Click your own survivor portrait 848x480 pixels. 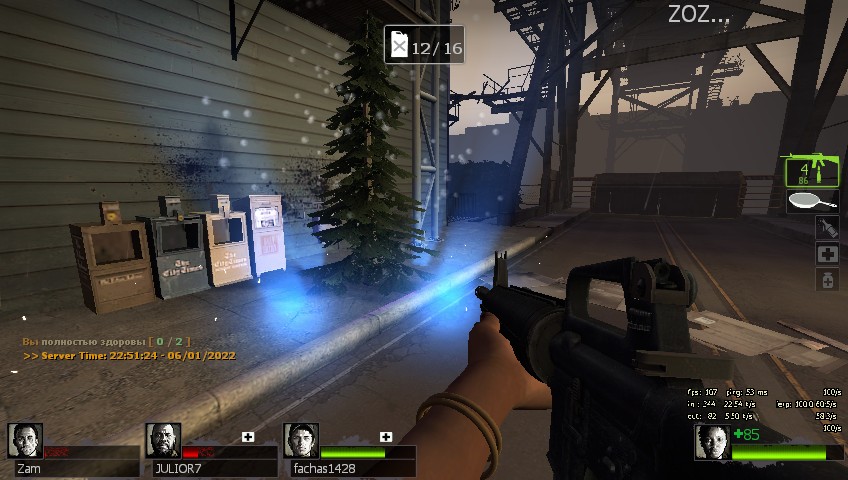coord(712,442)
